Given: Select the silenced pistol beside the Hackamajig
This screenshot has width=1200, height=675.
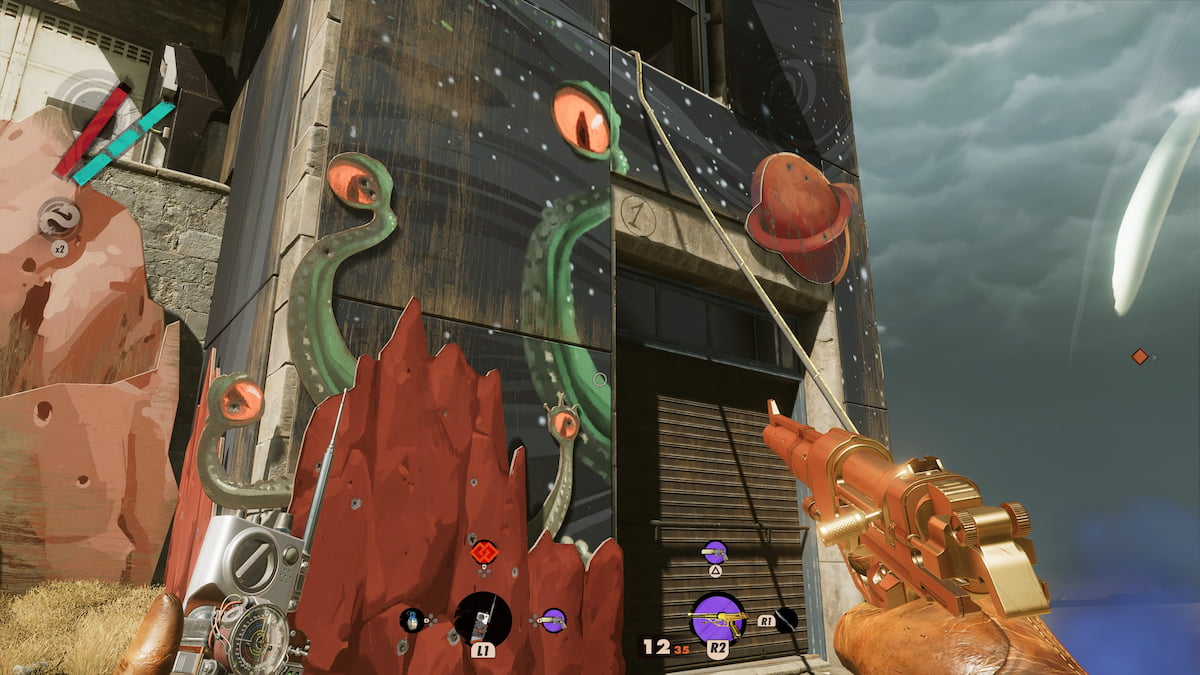Looking at the screenshot, I should (552, 620).
